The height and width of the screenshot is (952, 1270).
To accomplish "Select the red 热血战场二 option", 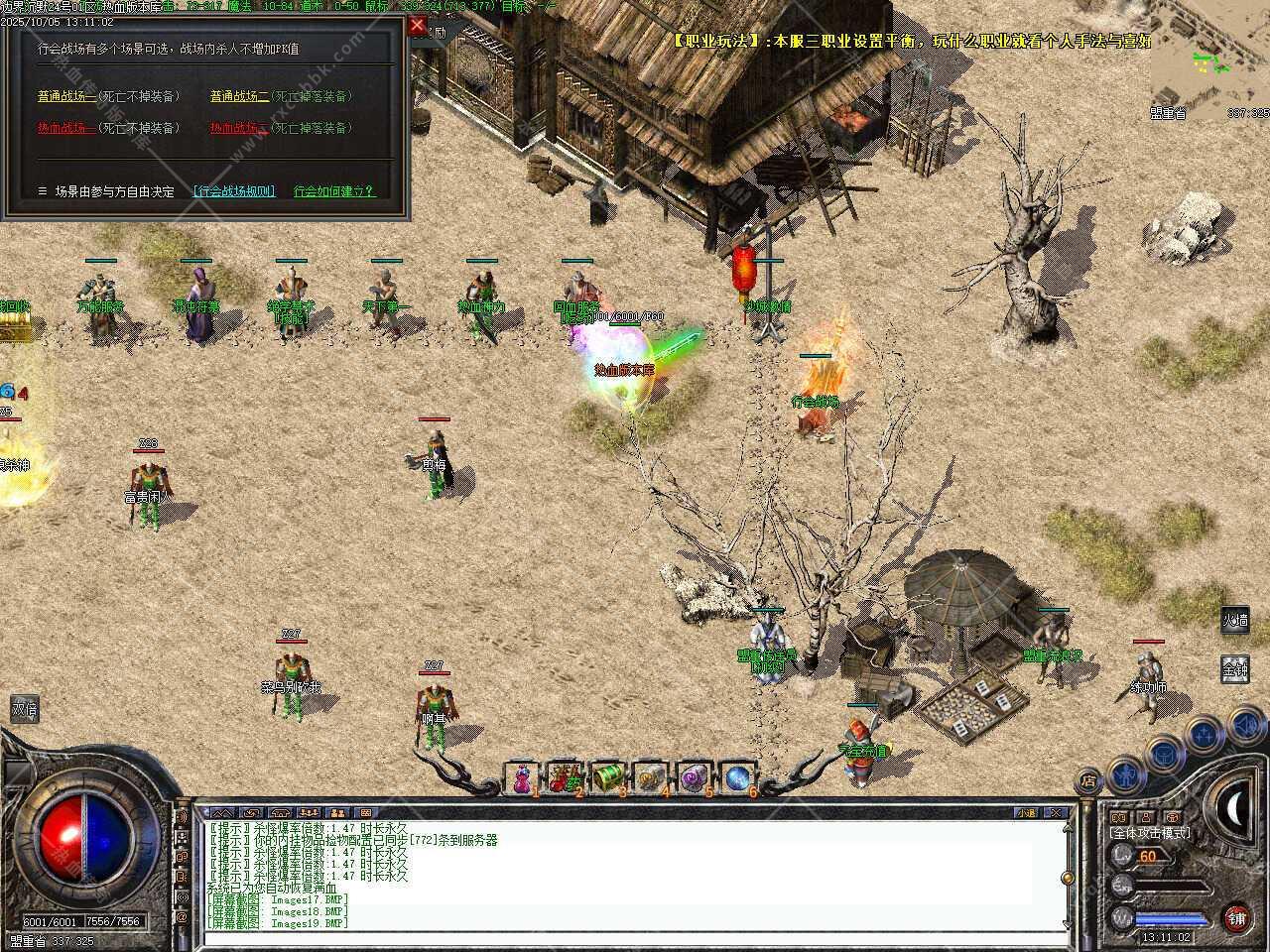I will pyautogui.click(x=239, y=128).
